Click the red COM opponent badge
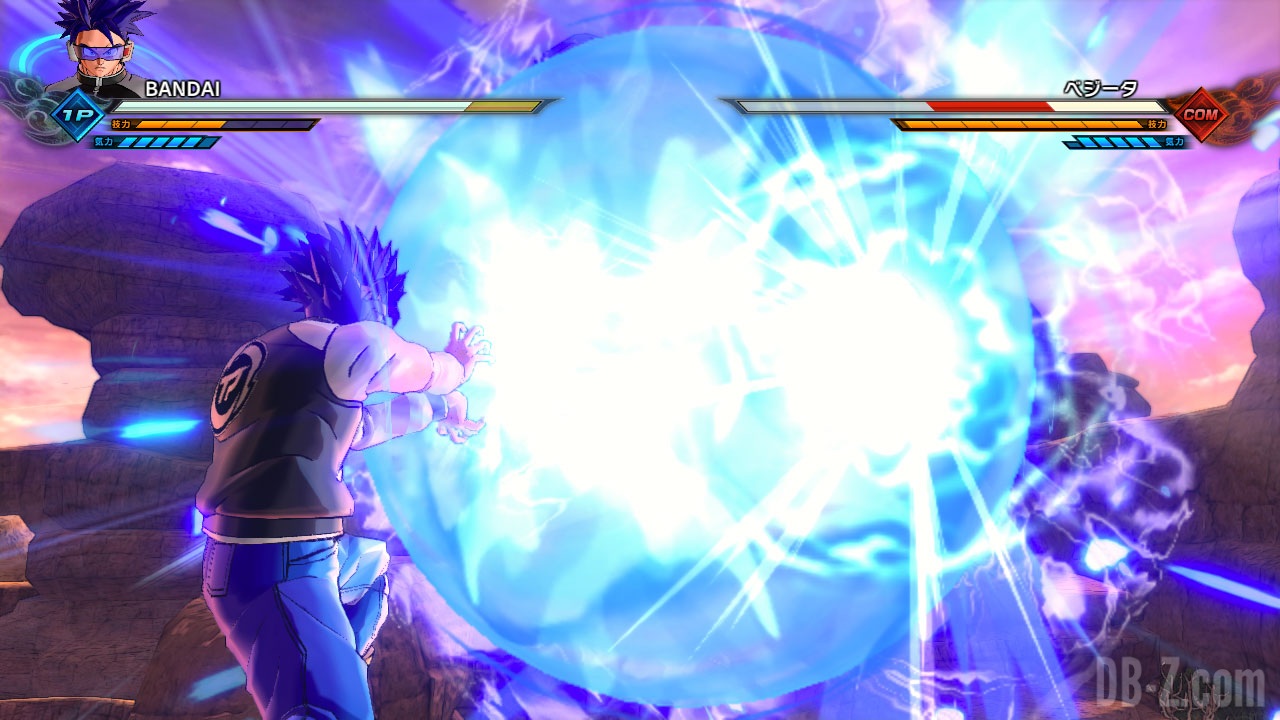Screen dimensions: 1280x720 pos(1199,114)
